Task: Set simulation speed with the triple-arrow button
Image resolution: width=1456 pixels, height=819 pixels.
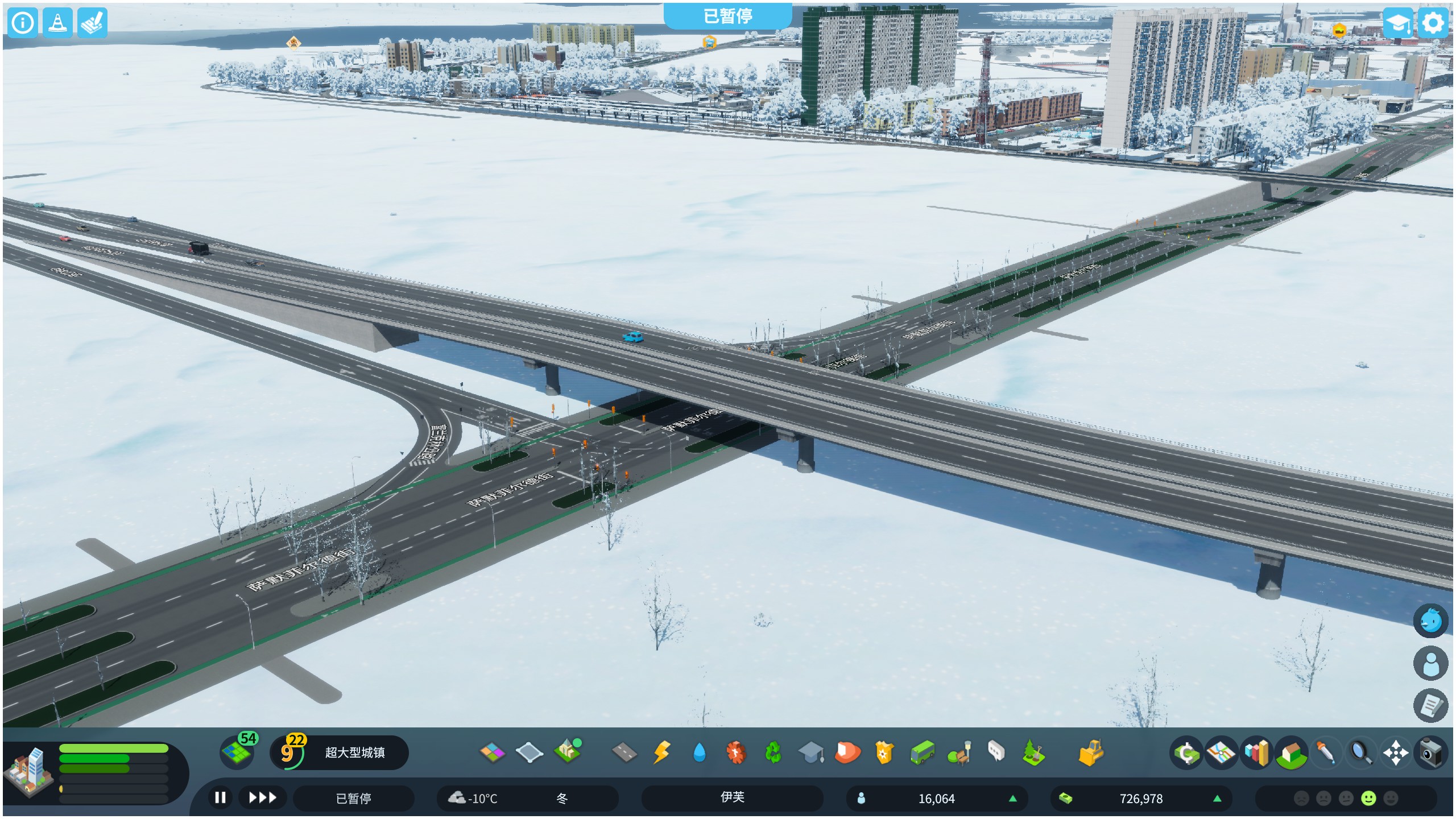Action: tap(262, 798)
